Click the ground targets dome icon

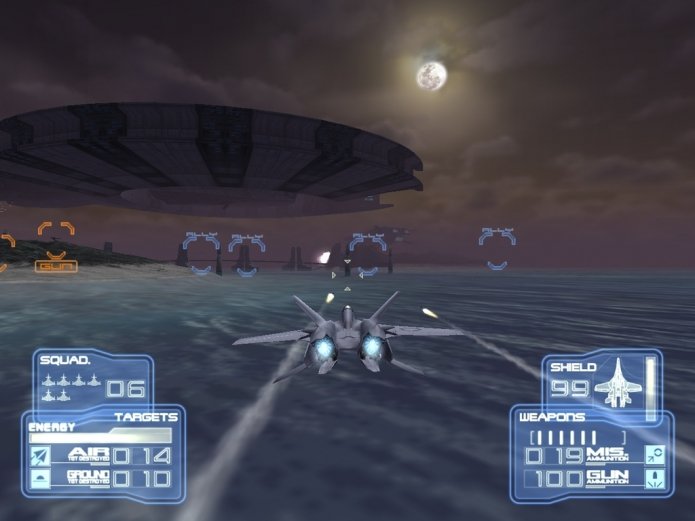pyautogui.click(x=42, y=480)
